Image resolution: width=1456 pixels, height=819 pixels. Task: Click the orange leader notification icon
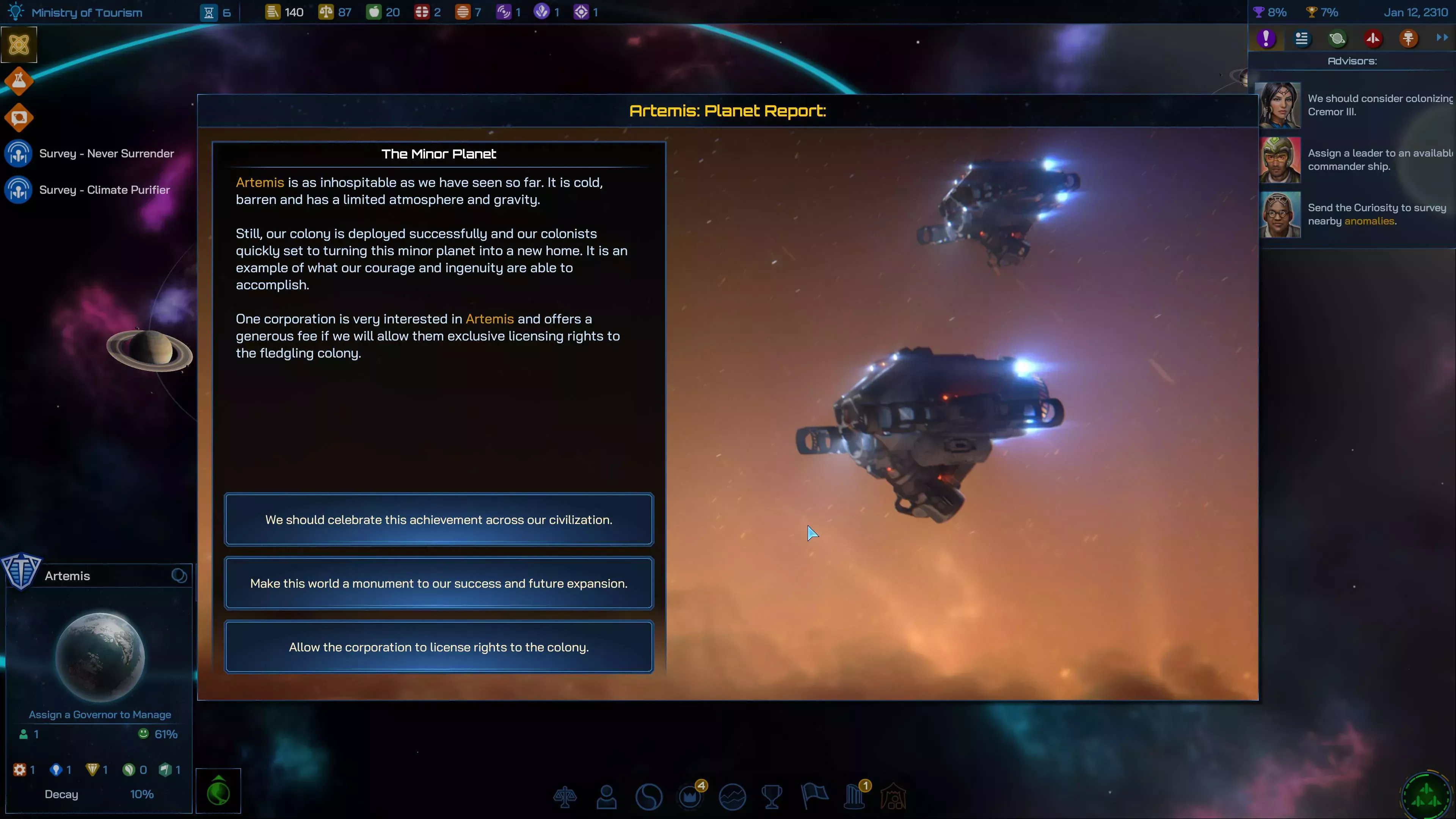point(1409,38)
